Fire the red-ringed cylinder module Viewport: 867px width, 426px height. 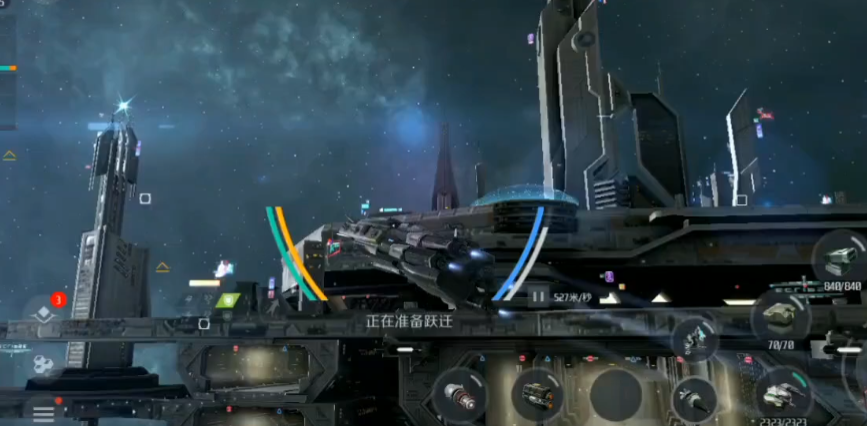[459, 394]
